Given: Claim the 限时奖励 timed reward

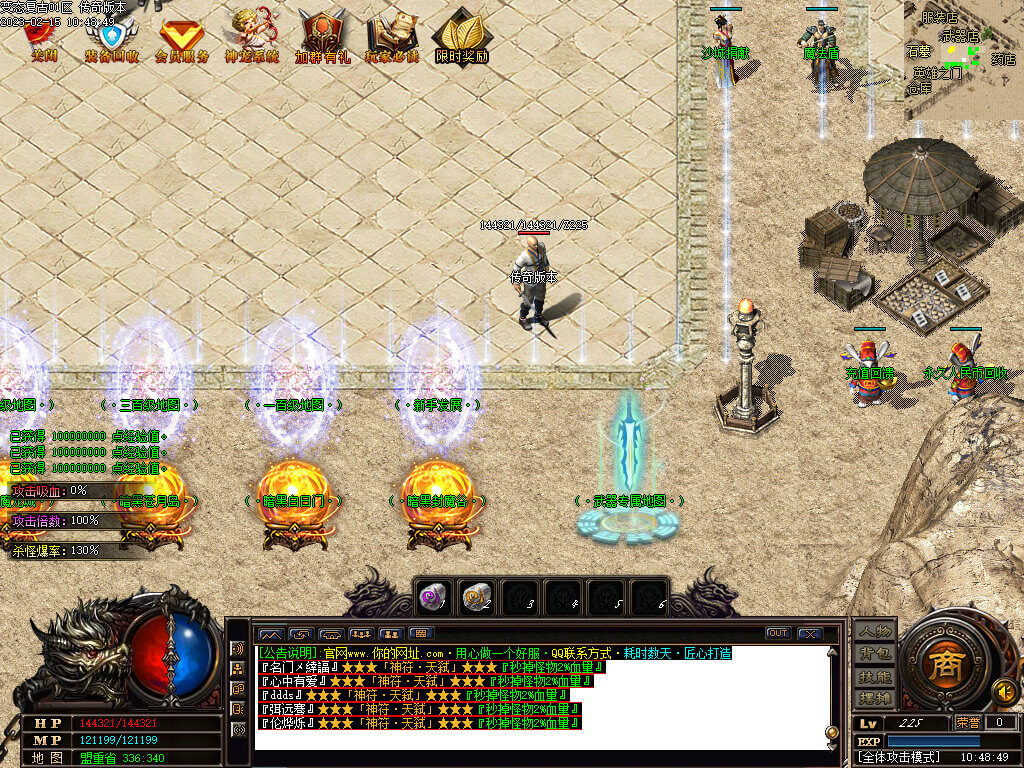Looking at the screenshot, I should pos(461,40).
